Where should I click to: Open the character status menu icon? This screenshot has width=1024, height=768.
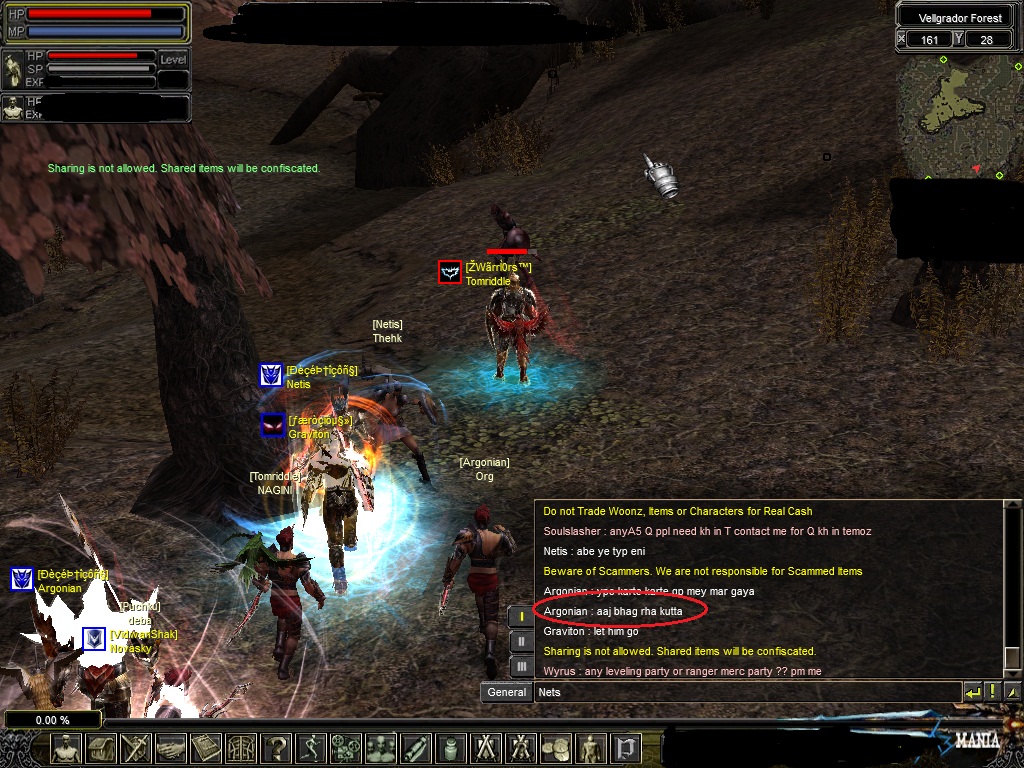66,748
